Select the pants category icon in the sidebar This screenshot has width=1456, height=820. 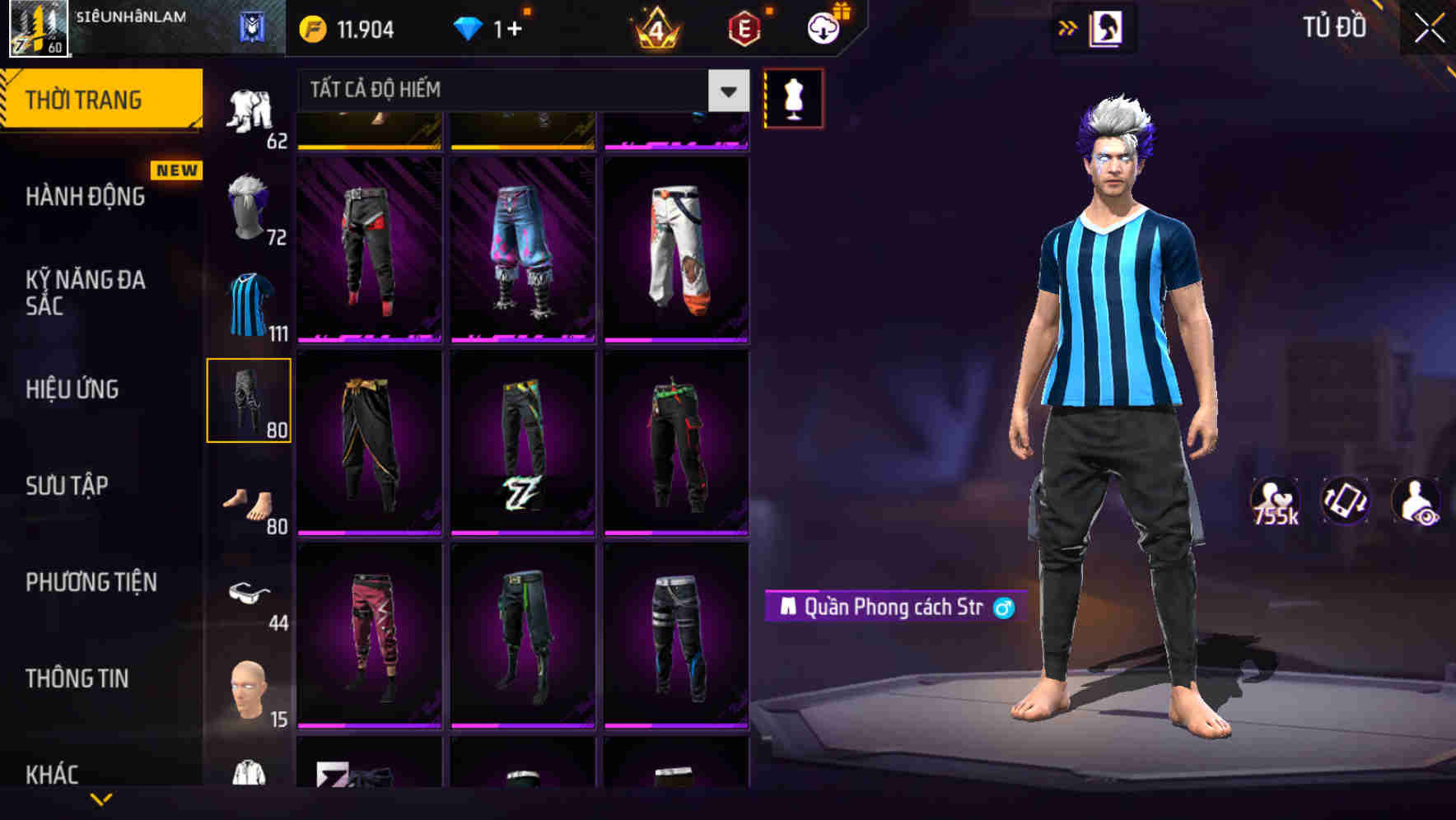(250, 399)
